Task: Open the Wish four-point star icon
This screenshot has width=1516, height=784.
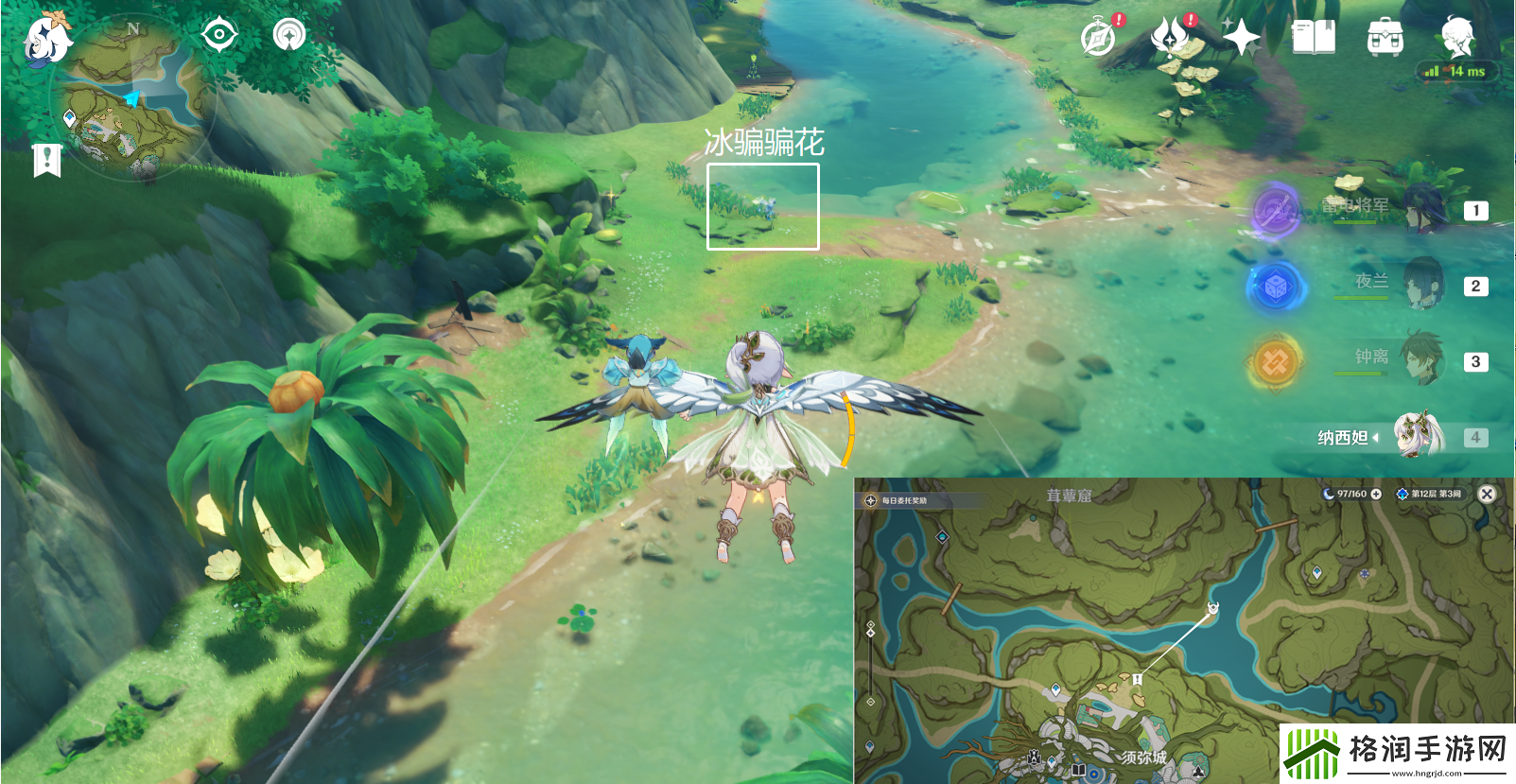Action: pos(1241,38)
